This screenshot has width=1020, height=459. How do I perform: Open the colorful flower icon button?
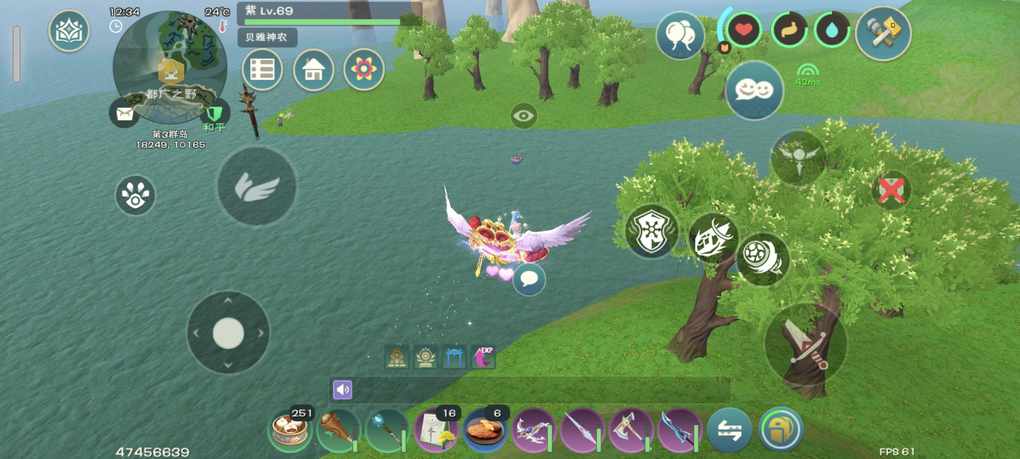click(x=364, y=70)
